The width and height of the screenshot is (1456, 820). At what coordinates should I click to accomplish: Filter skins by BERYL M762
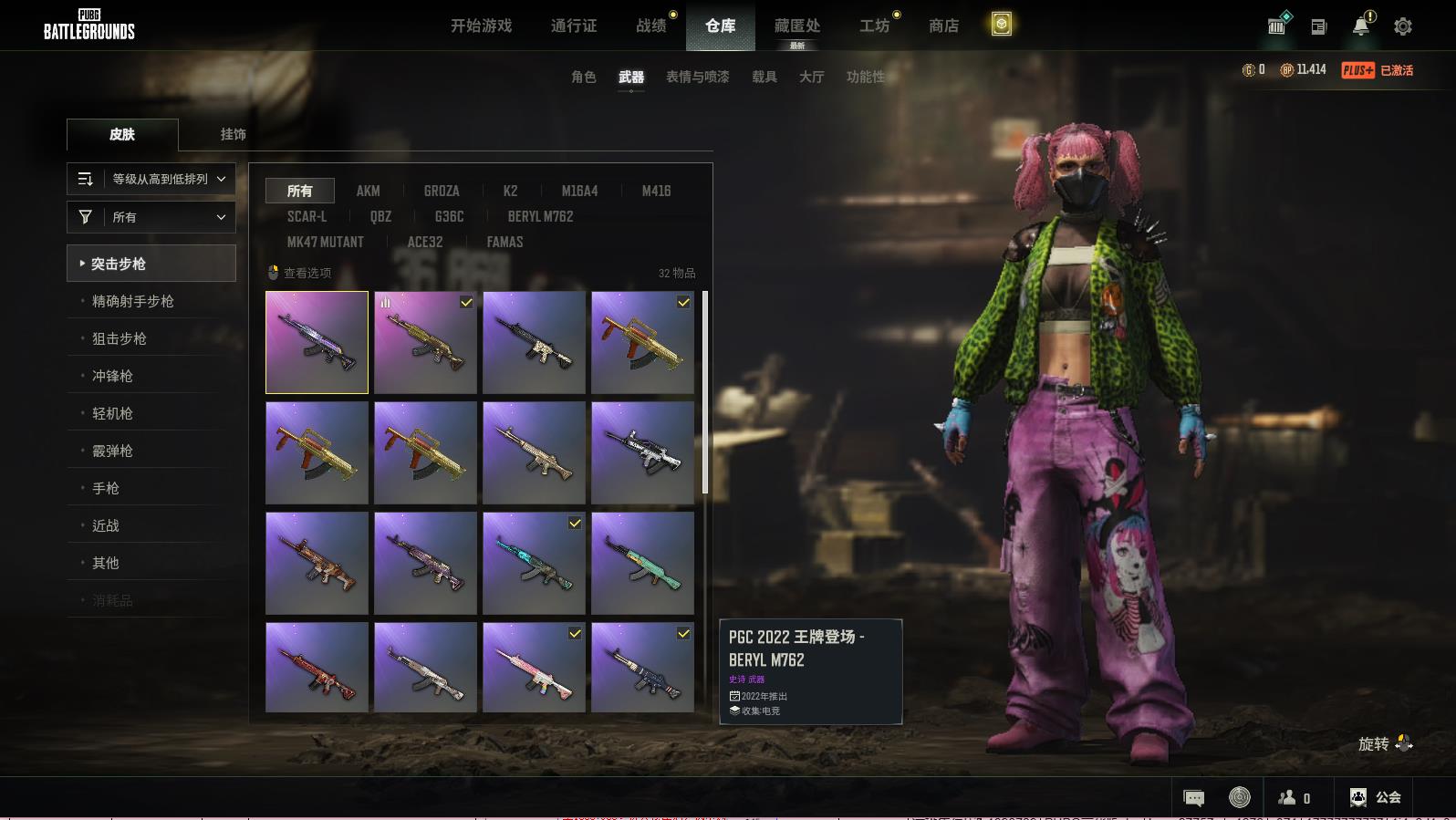[x=540, y=216]
